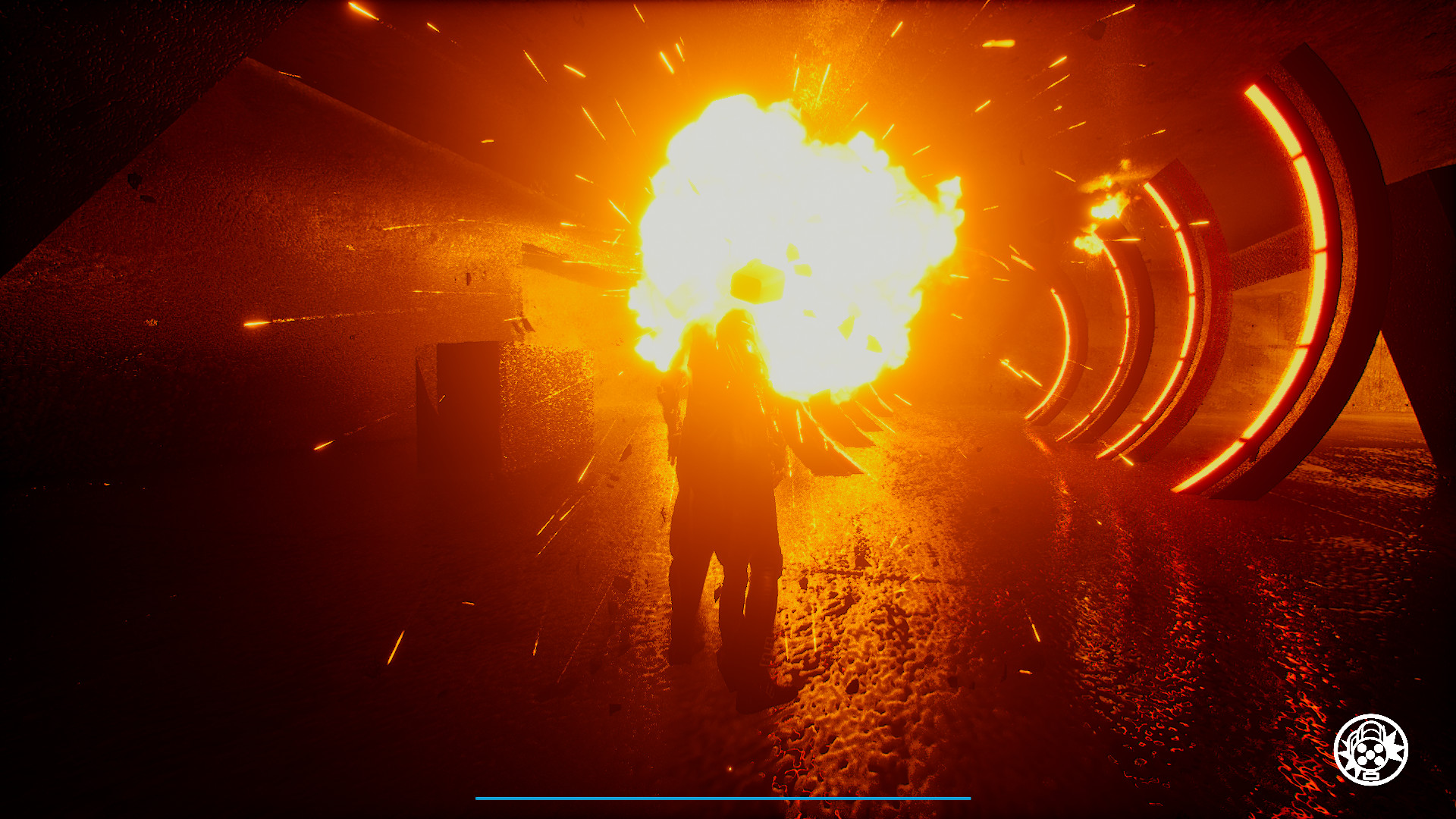Click the right end of the progress bar

[967, 797]
